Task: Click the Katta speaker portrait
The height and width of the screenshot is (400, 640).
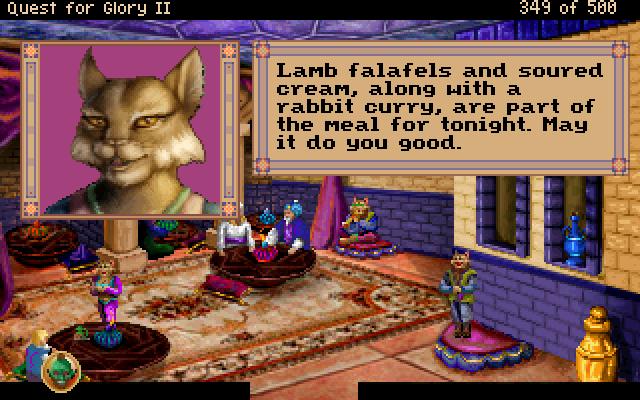Action: click(x=132, y=127)
